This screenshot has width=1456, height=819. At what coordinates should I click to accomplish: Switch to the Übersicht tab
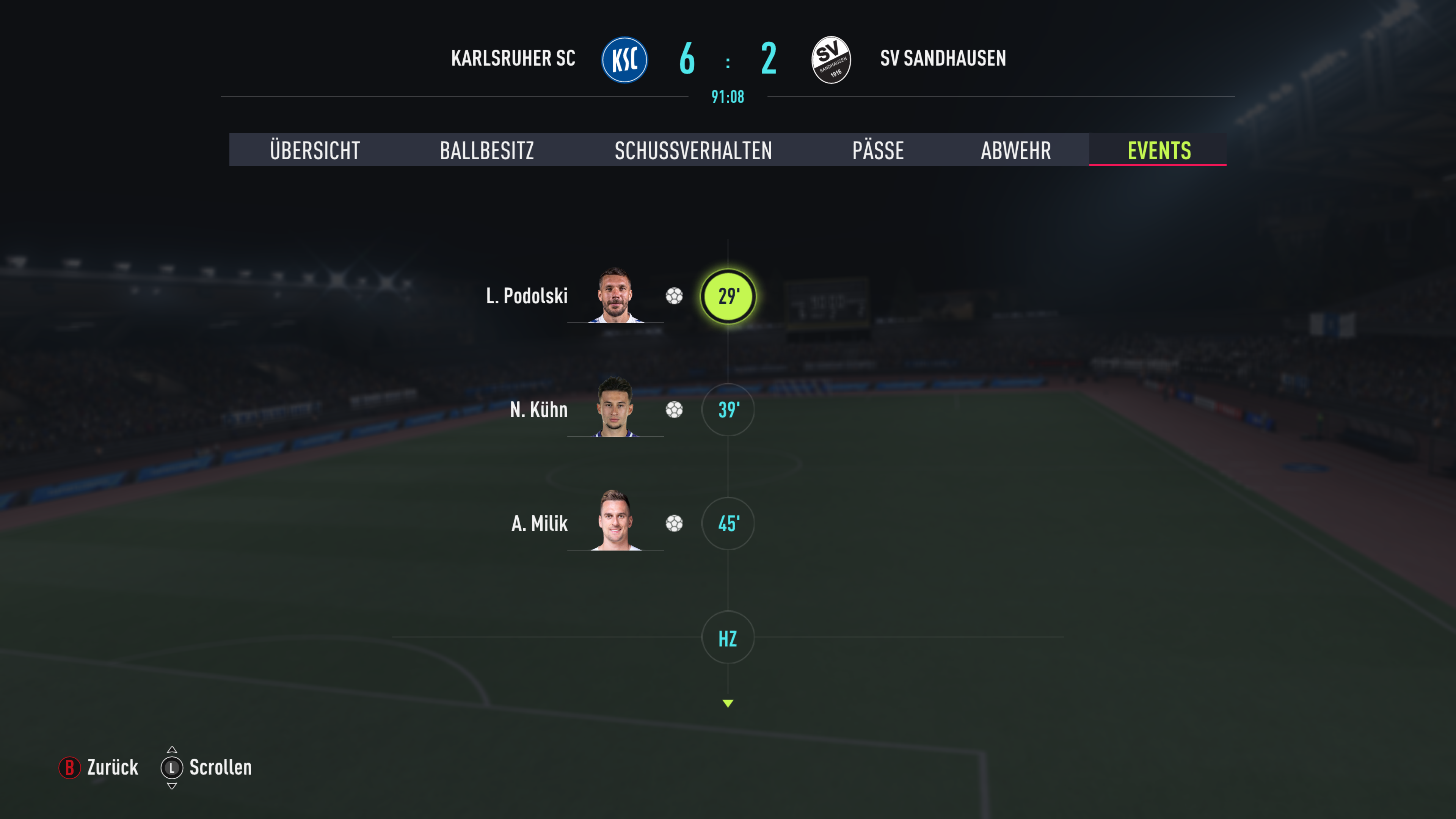click(x=315, y=151)
